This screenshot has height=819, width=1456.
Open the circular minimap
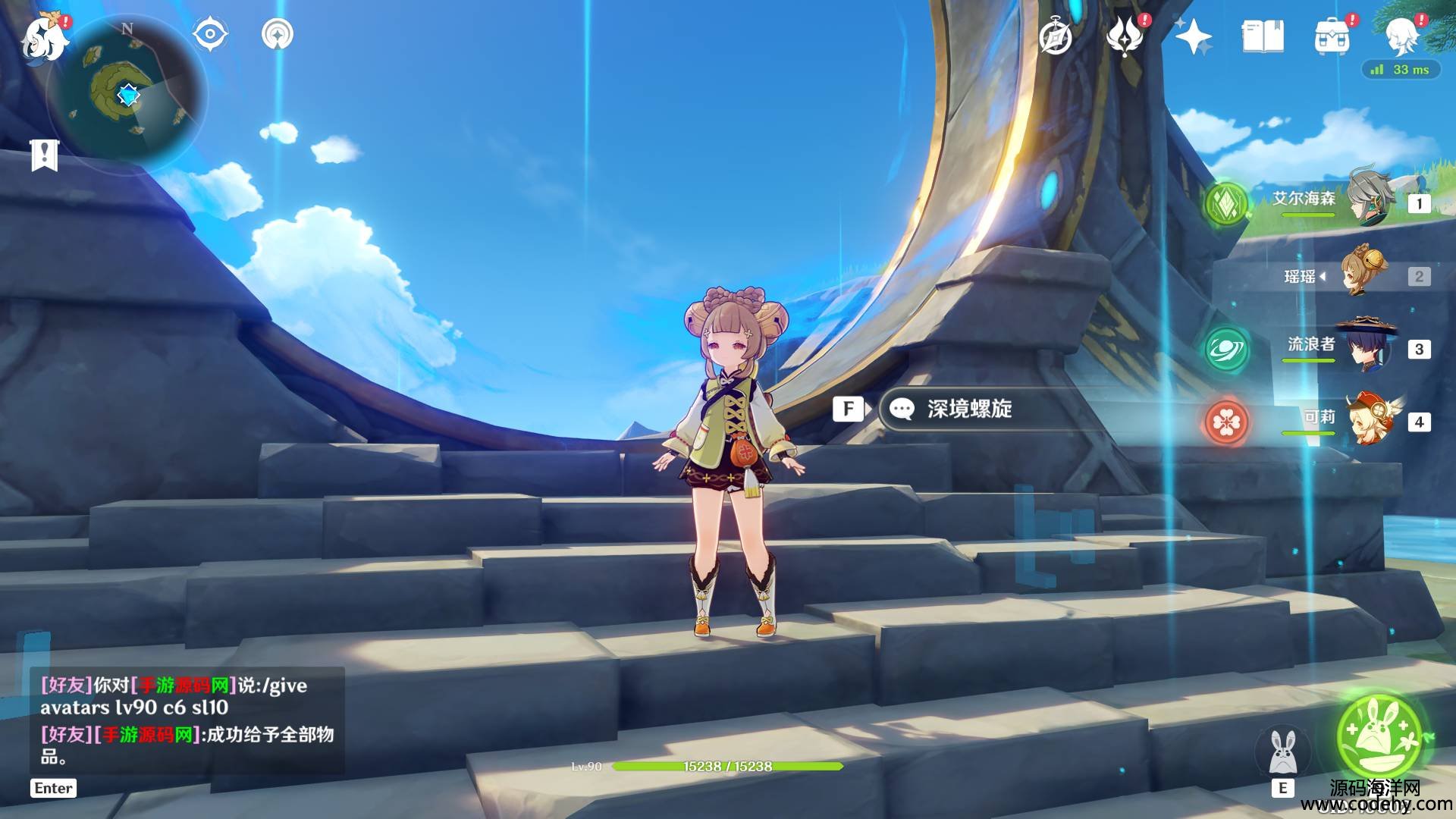click(127, 96)
